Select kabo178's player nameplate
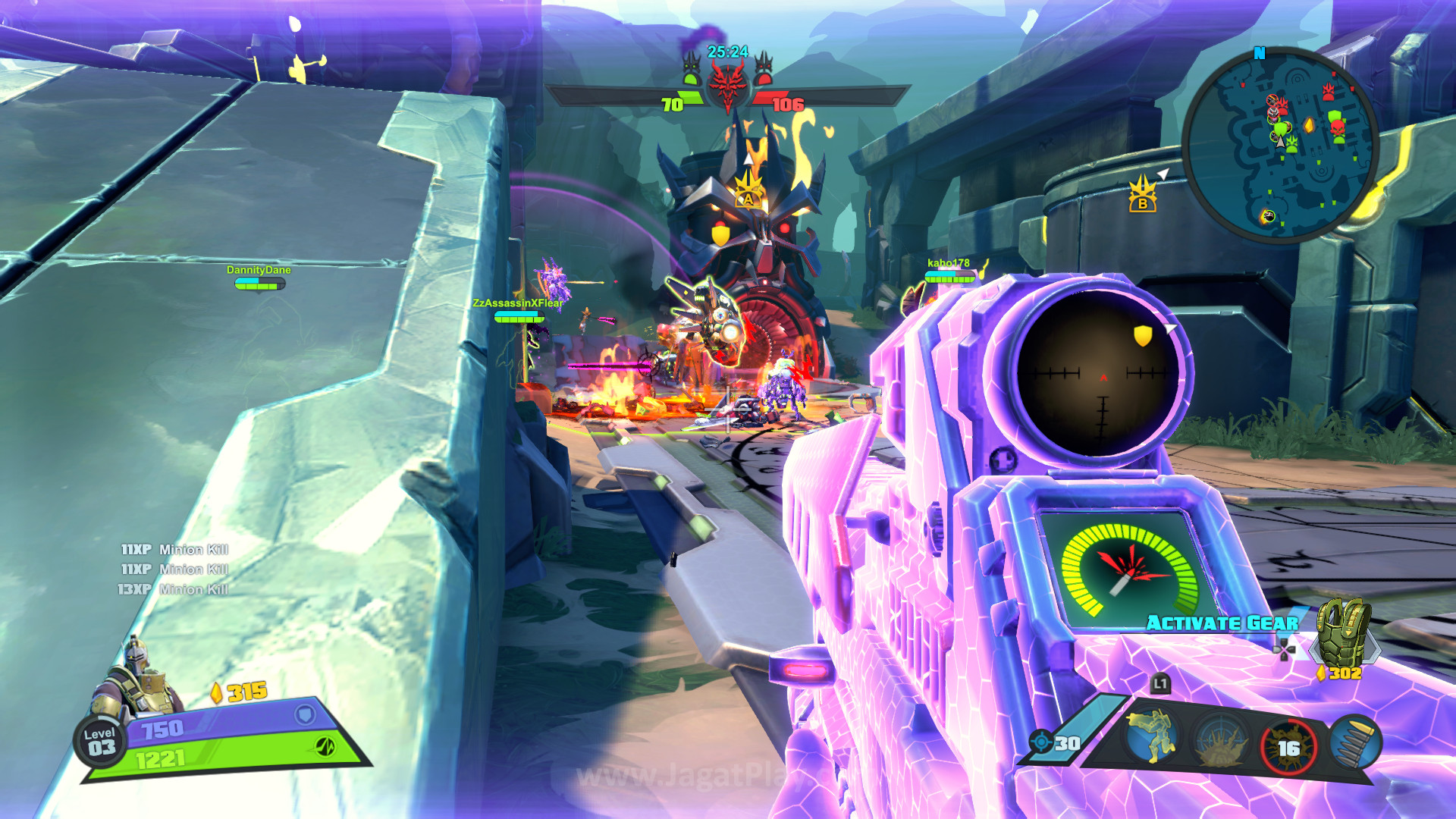Screen dimensions: 1456x819 pyautogui.click(x=948, y=263)
